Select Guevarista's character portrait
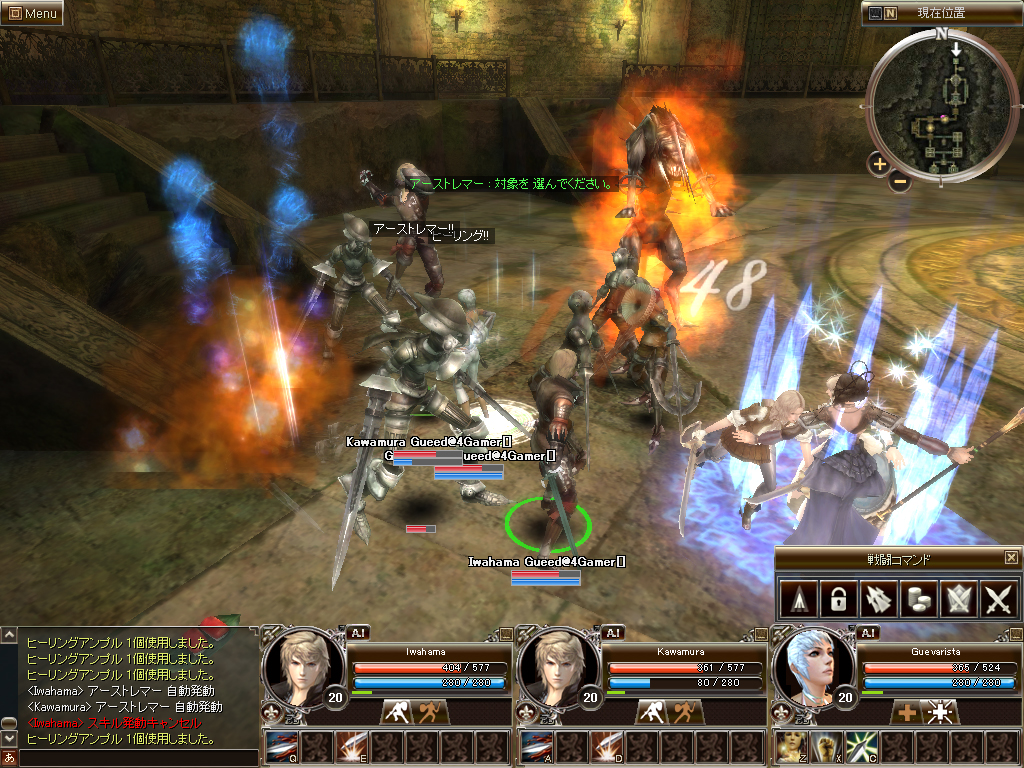 point(812,667)
